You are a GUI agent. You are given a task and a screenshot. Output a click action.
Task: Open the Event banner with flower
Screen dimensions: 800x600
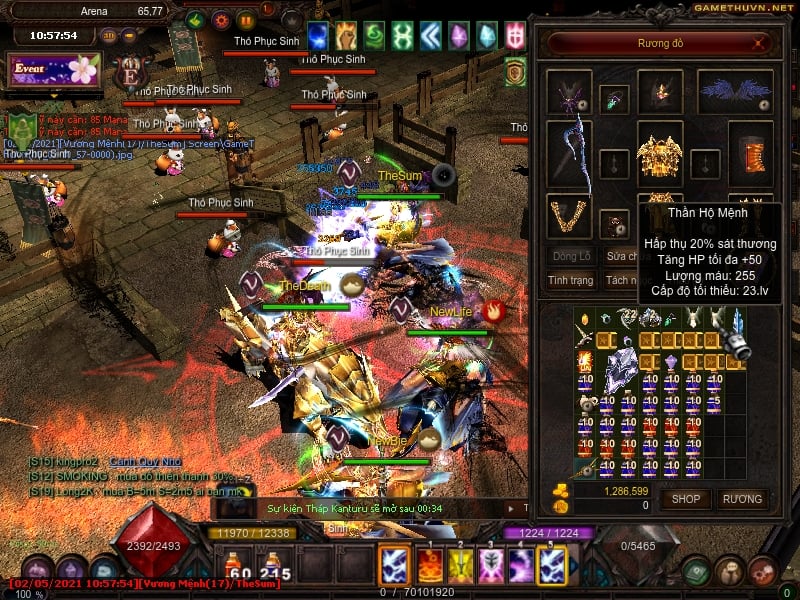tap(56, 70)
